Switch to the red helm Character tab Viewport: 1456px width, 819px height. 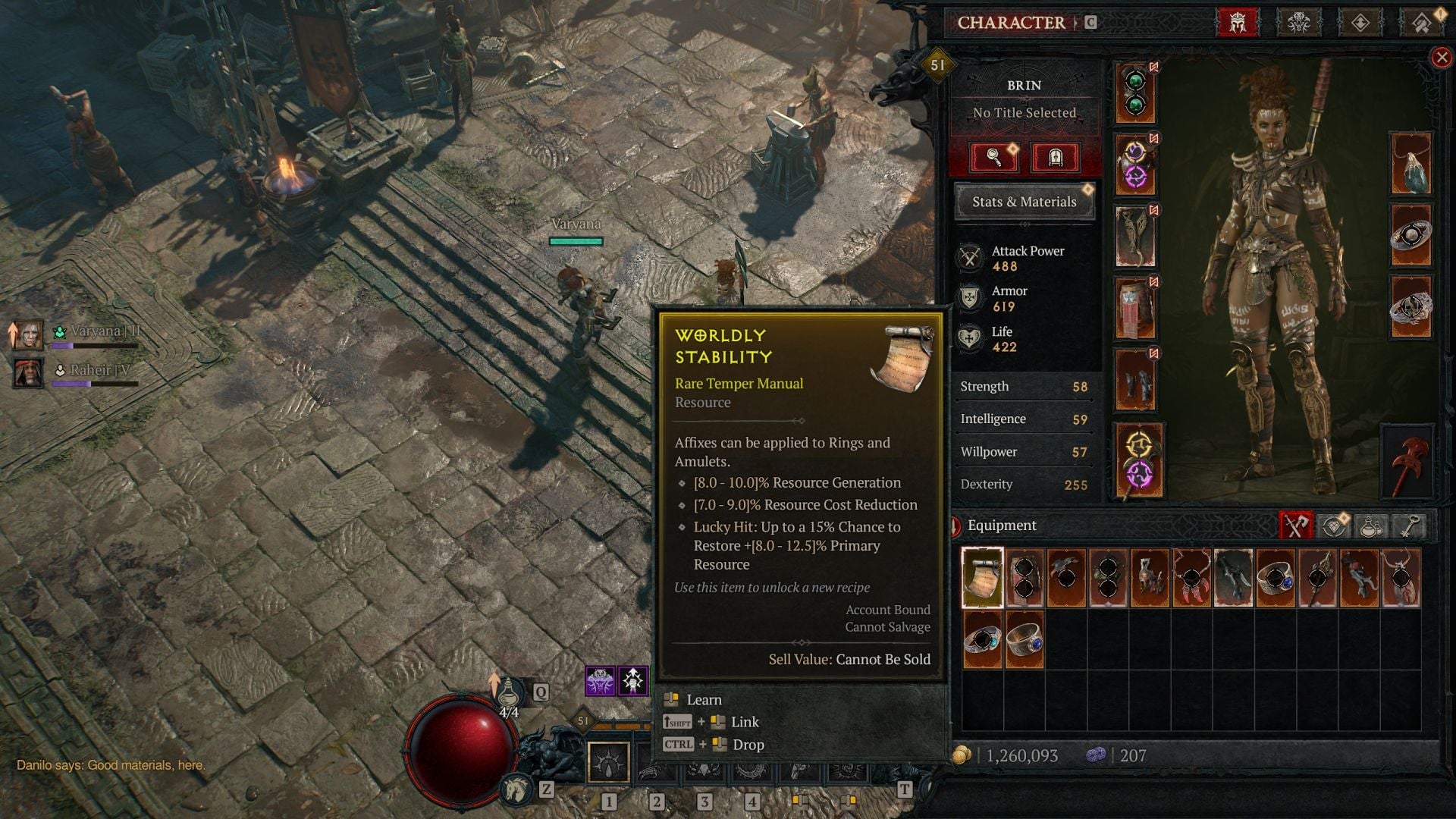pos(1238,21)
